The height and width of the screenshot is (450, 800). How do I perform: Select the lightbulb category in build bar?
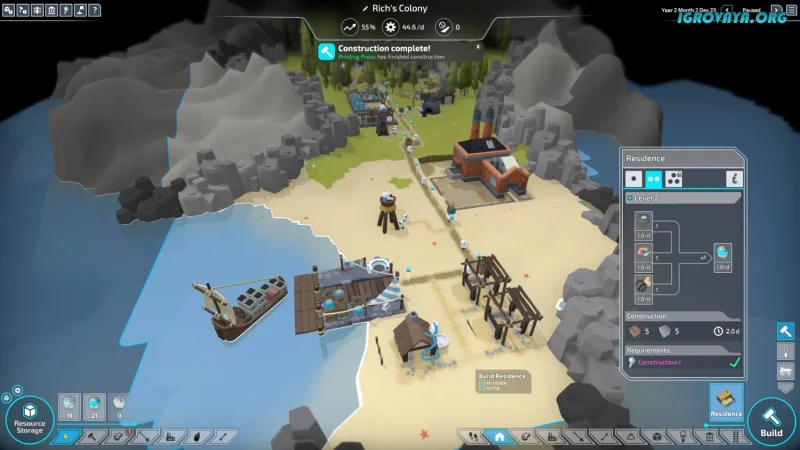pos(682,437)
